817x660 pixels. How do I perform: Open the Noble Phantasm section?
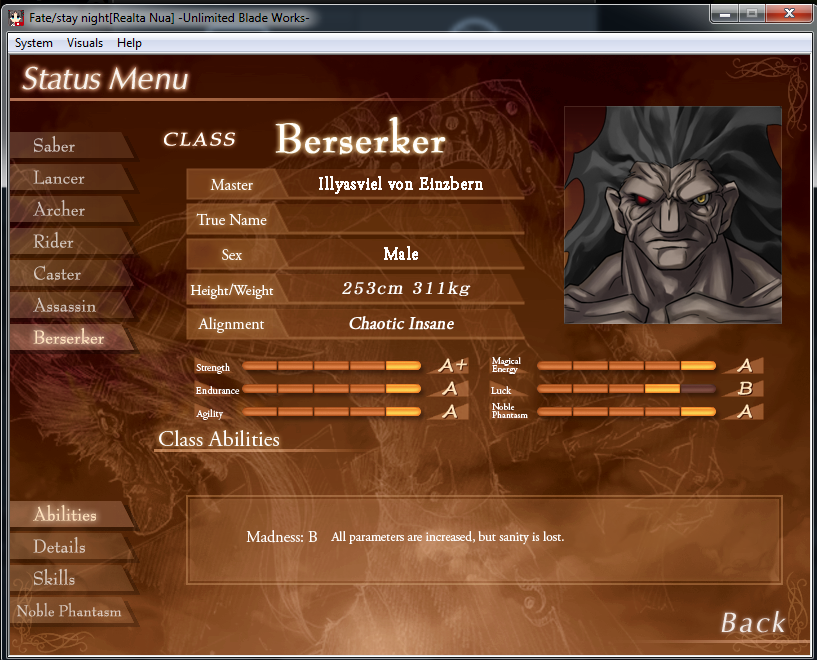click(69, 611)
